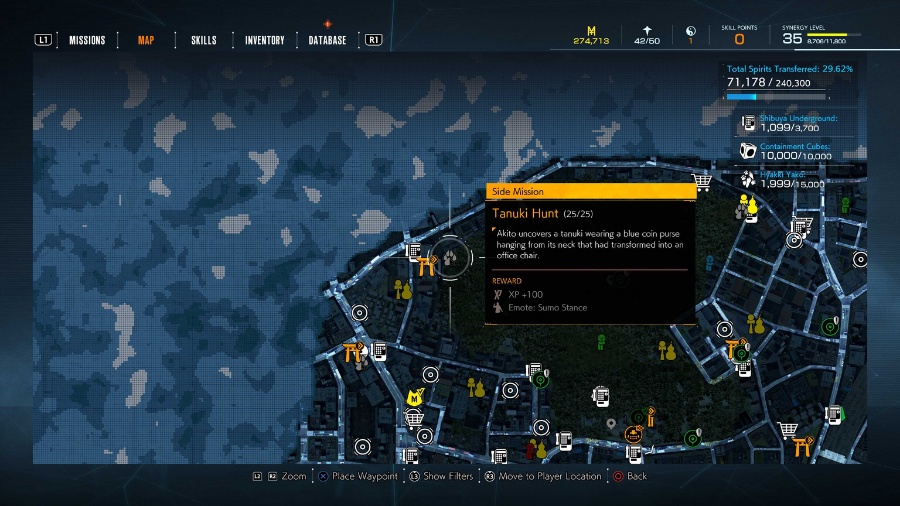Image resolution: width=900 pixels, height=506 pixels.
Task: Select the Map tab
Action: click(146, 40)
